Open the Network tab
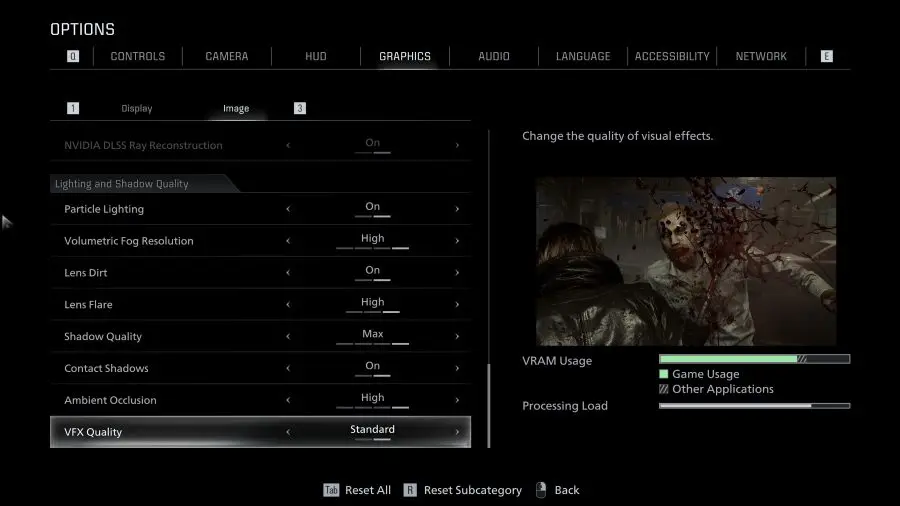900x506 pixels. 761,56
